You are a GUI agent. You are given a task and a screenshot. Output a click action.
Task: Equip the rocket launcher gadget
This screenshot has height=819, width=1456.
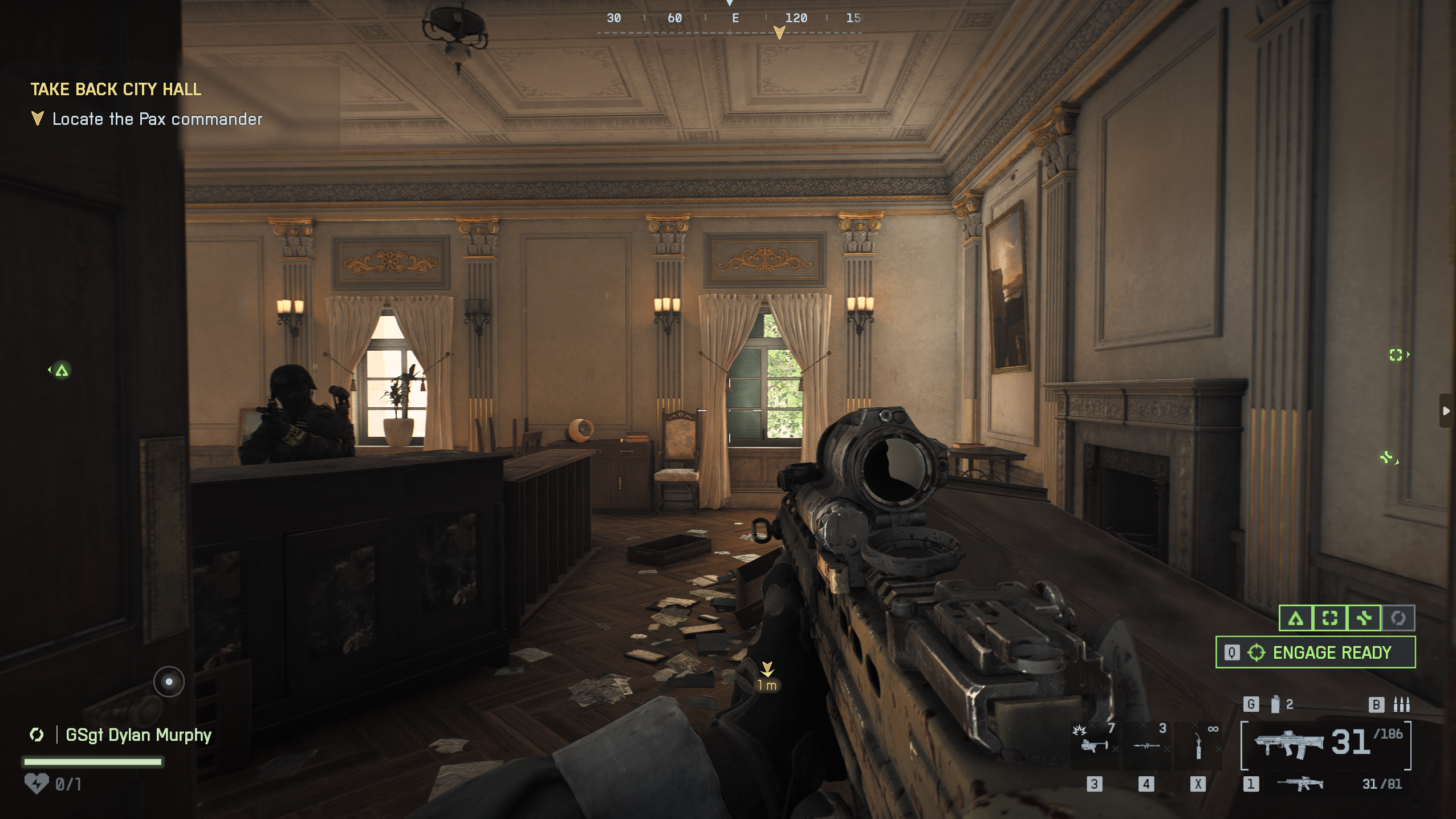[1146, 745]
